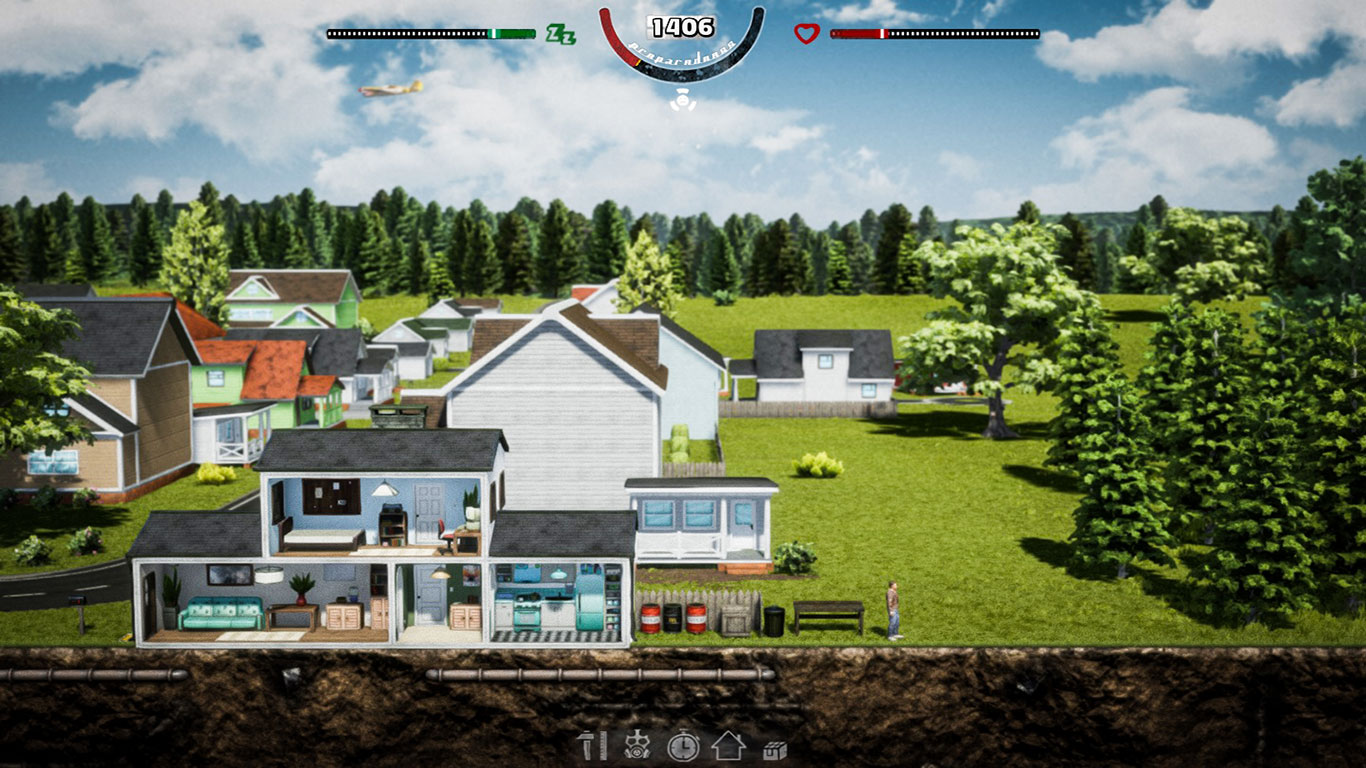Click the stopwatch time icon

(683, 746)
